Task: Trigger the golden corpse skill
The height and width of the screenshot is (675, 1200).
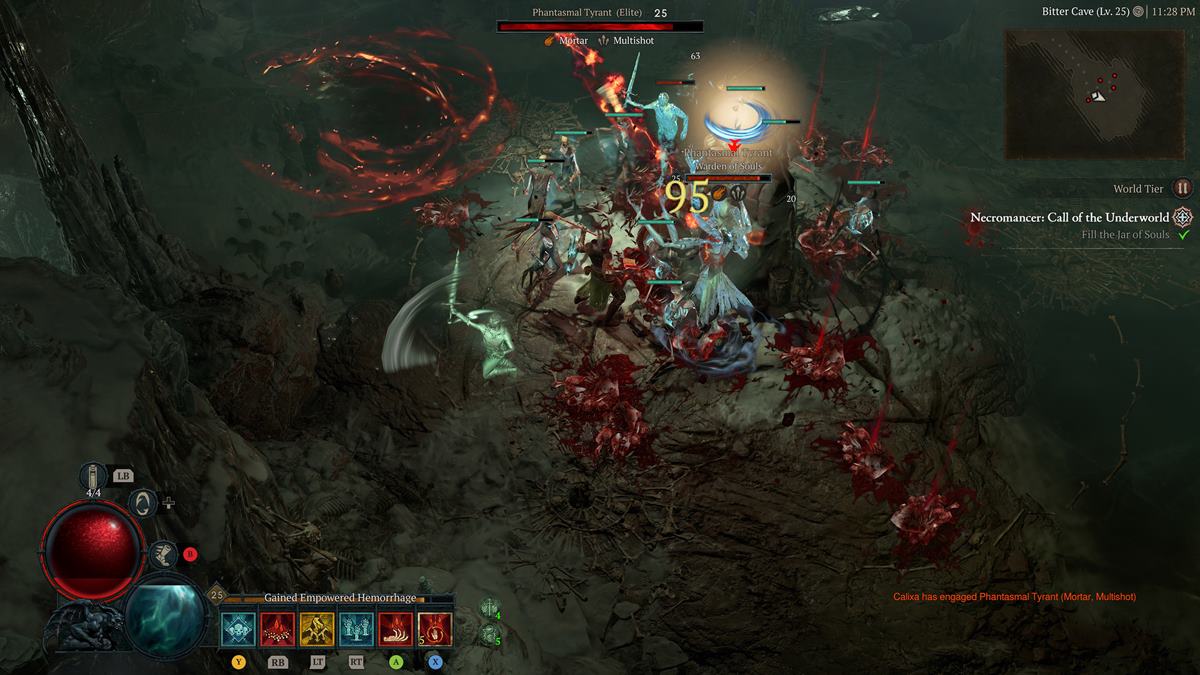Action: pyautogui.click(x=317, y=630)
